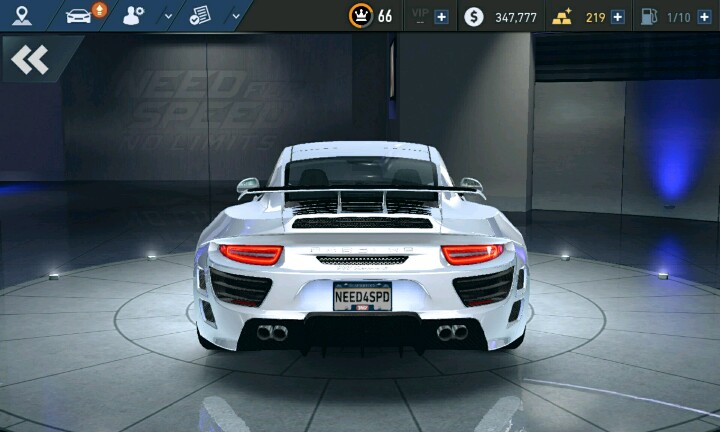Open the checklist missions tab
Screen dimensions: 720x432
[200, 15]
